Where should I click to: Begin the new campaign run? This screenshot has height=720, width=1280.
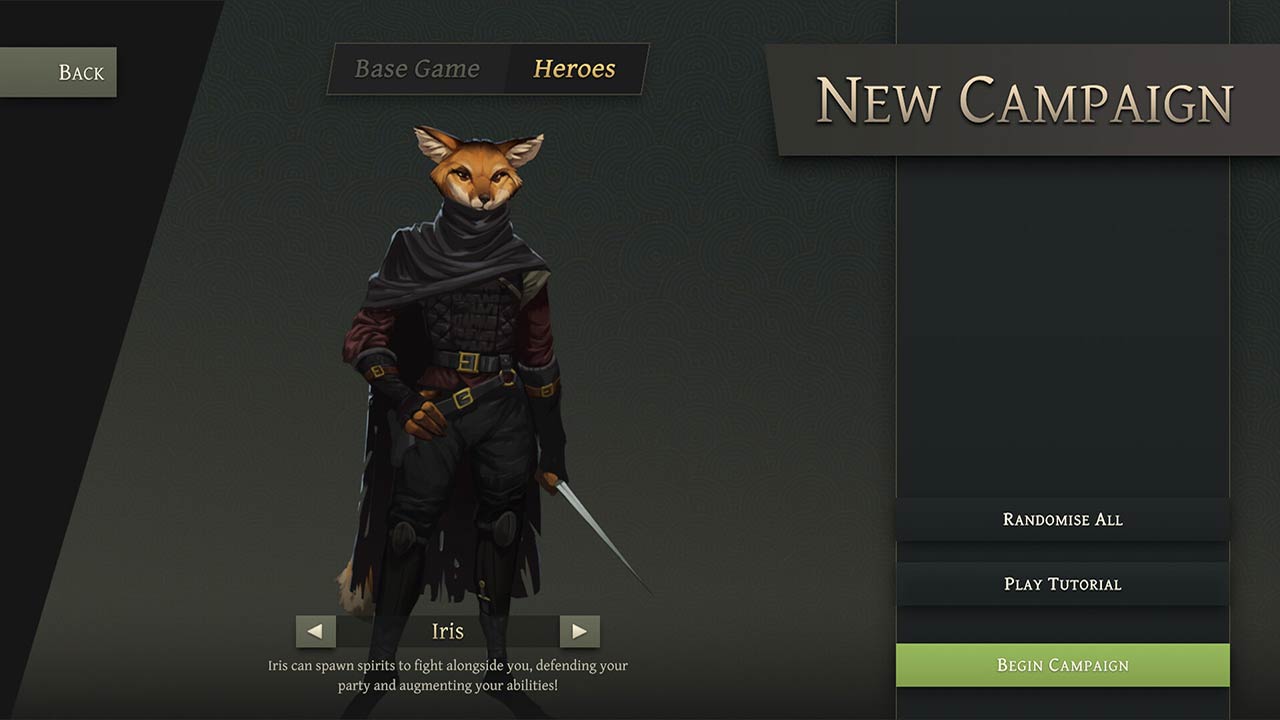pyautogui.click(x=1063, y=664)
